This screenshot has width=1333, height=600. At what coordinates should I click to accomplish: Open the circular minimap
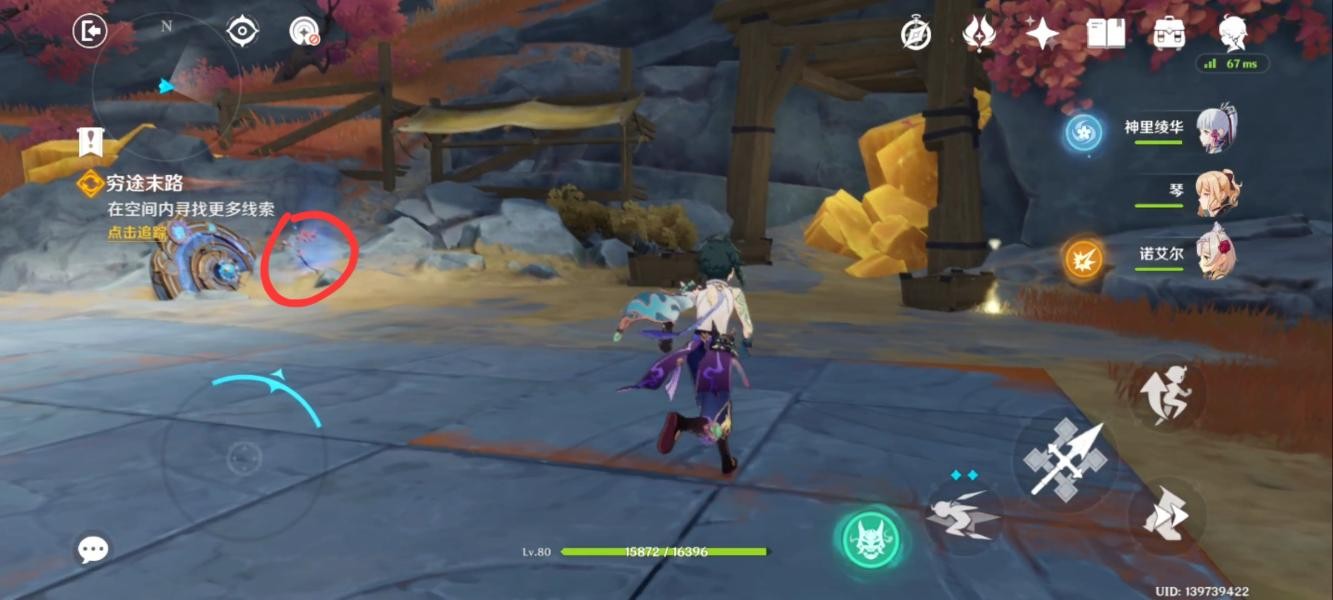pos(165,90)
